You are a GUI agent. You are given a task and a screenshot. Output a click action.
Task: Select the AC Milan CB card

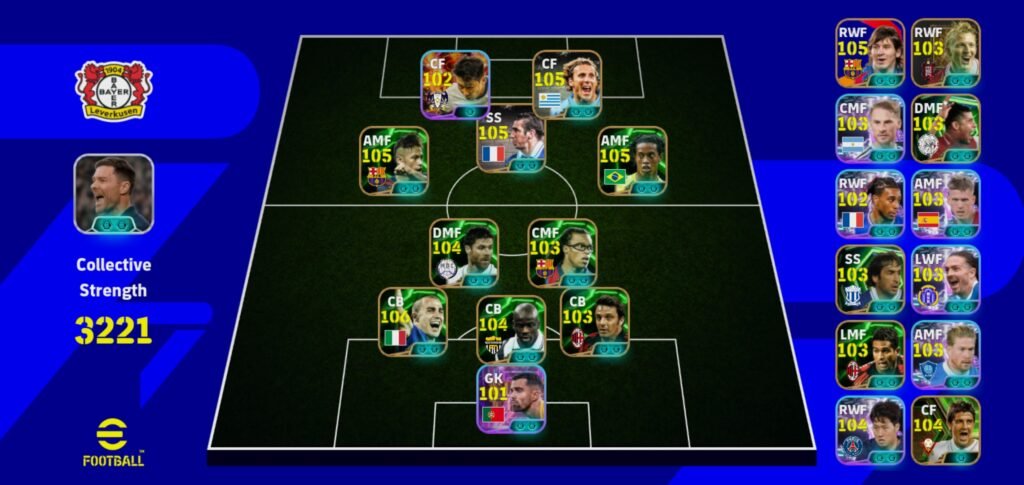tap(594, 322)
